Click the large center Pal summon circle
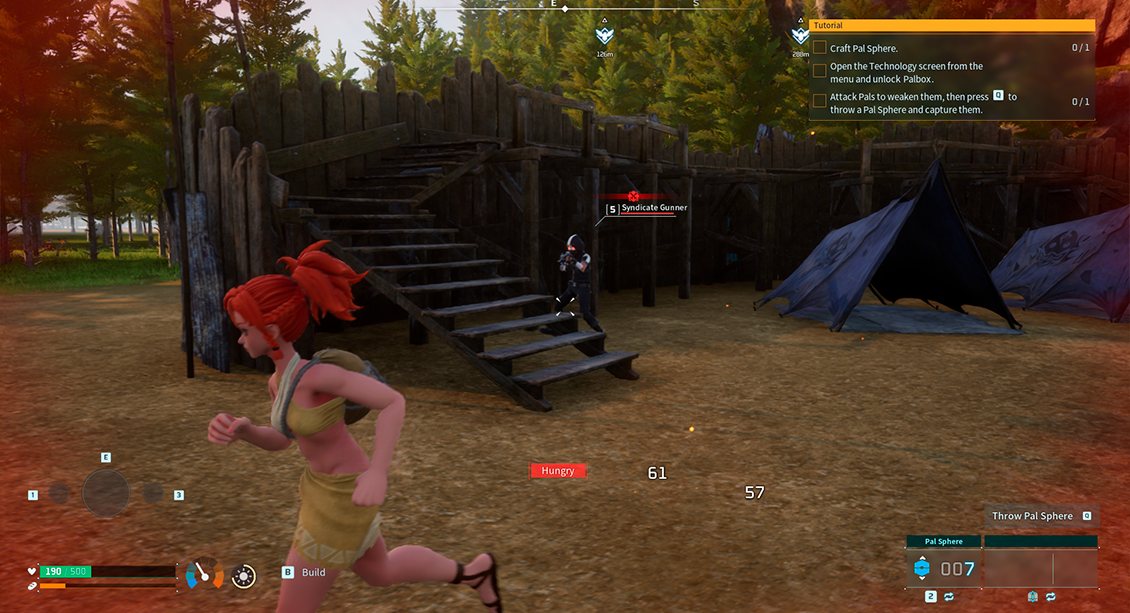The image size is (1130, 613). coord(105,493)
